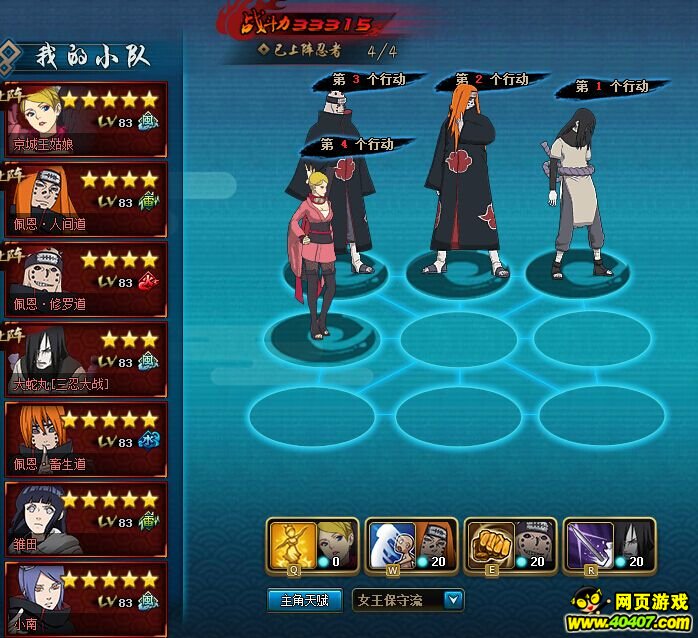Select the 大蛇丸[三忍大战] ninja card
The height and width of the screenshot is (638, 698).
tap(84, 360)
